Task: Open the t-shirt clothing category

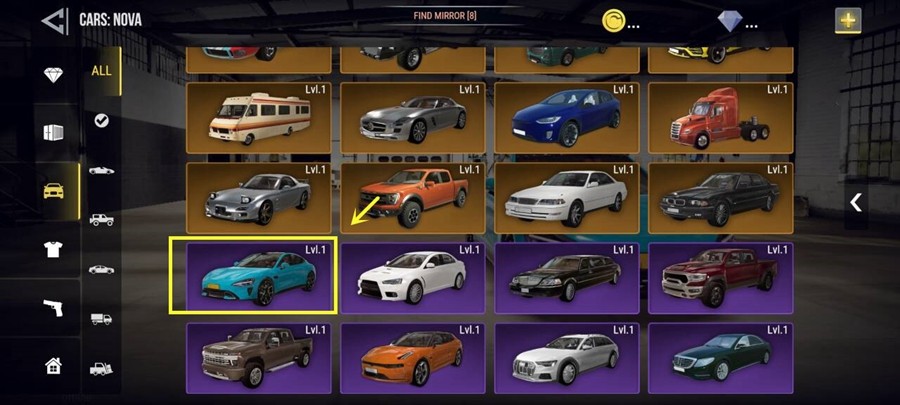Action: point(54,249)
